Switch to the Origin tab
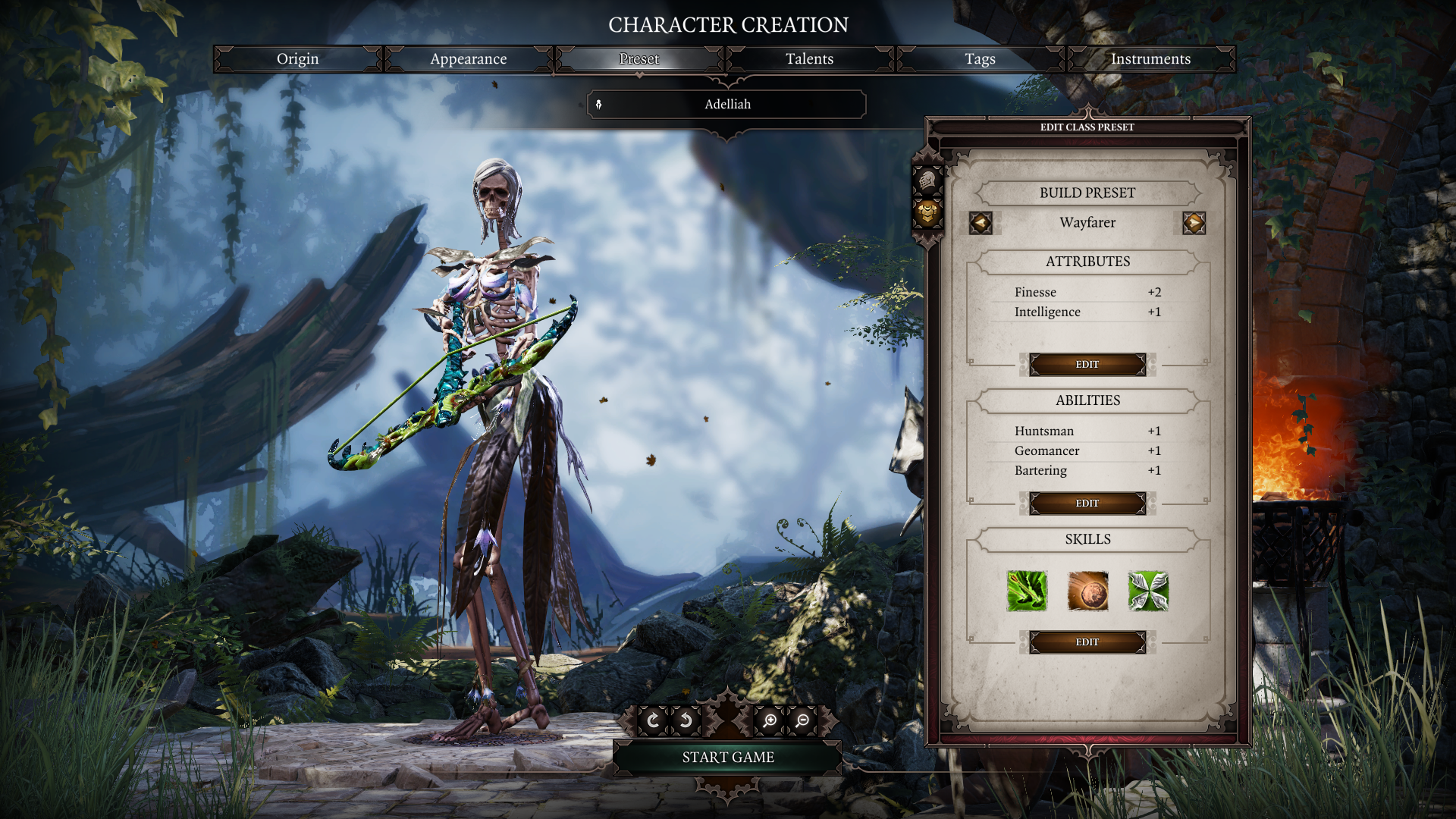 coord(297,59)
